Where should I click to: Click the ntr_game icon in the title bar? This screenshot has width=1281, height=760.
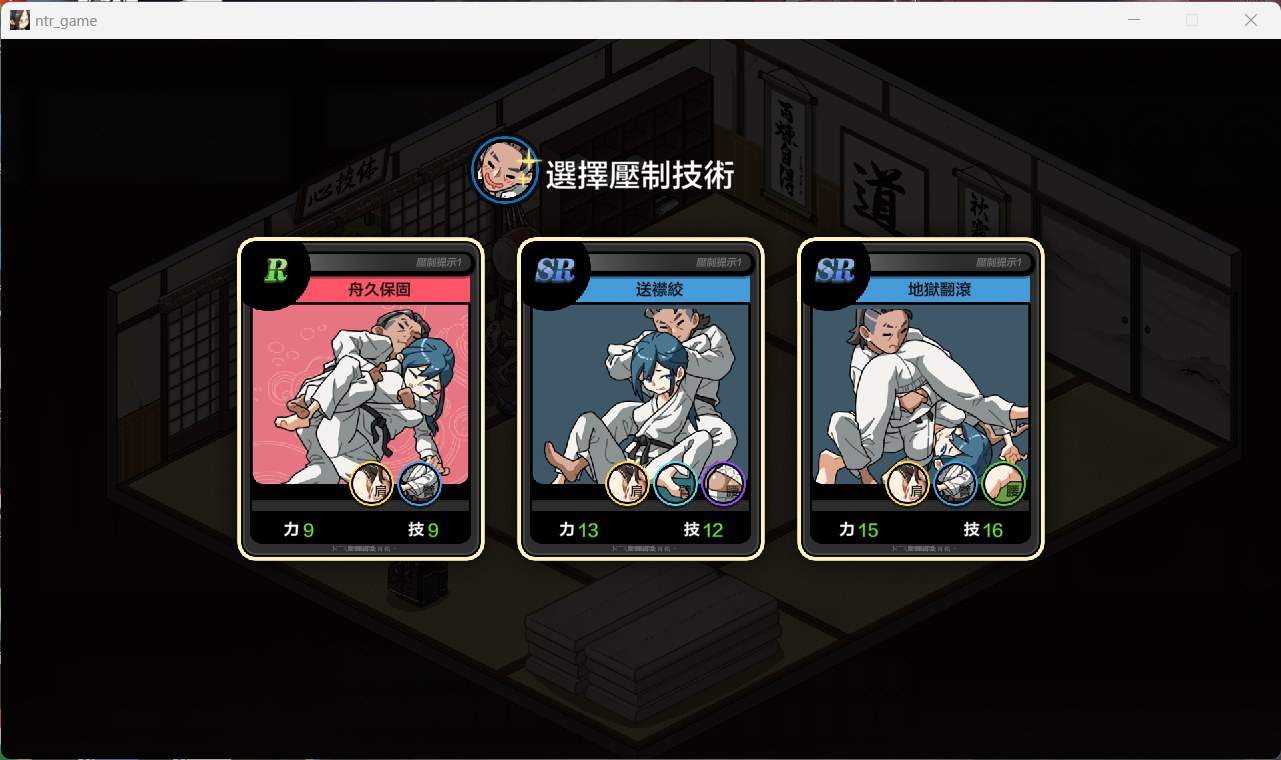[19, 20]
